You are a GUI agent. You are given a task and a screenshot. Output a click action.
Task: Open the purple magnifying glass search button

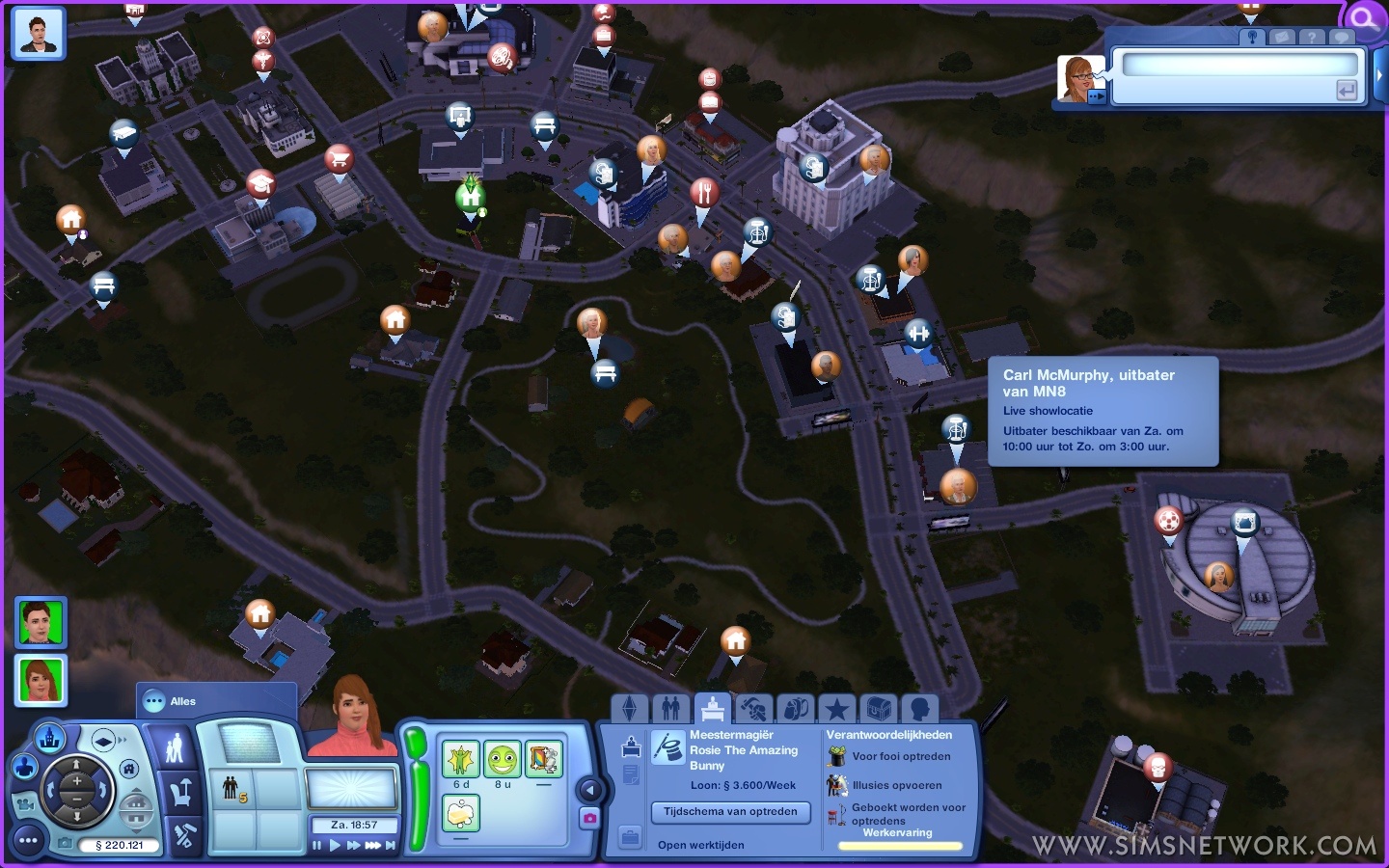tap(1364, 18)
